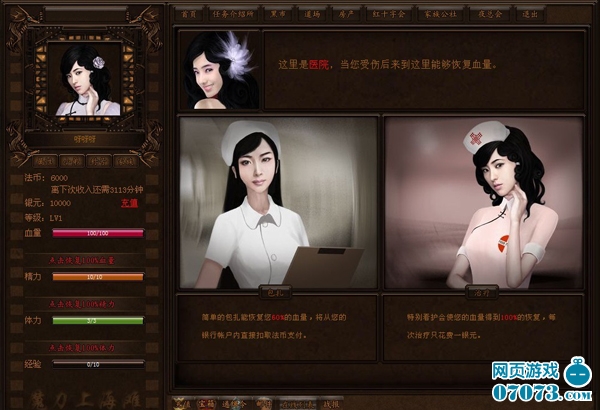Image resolution: width=600 pixels, height=410 pixels.
Task: Click the red 充值 recharge link
Action: [x=128, y=202]
